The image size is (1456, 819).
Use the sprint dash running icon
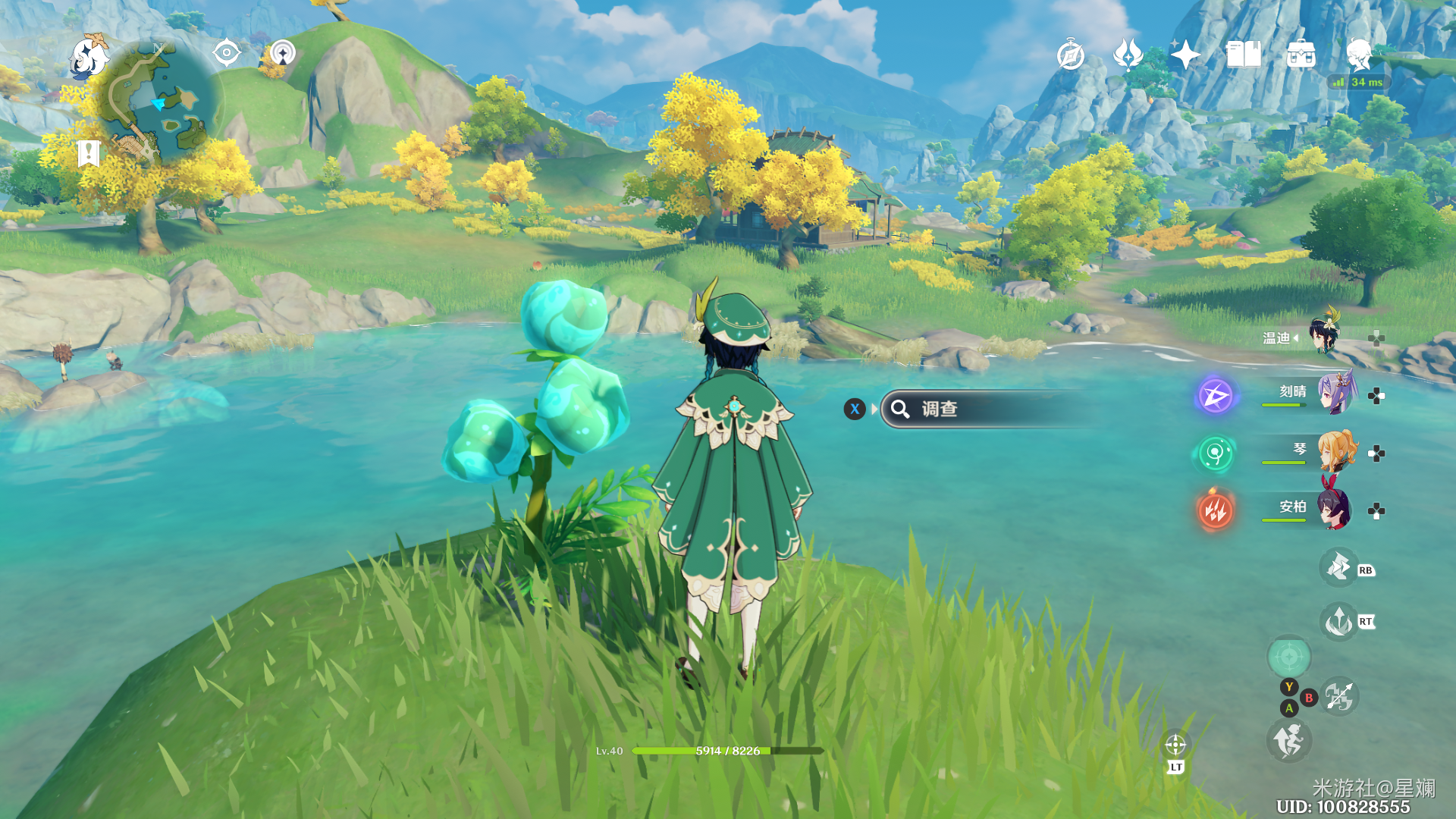tap(1288, 741)
